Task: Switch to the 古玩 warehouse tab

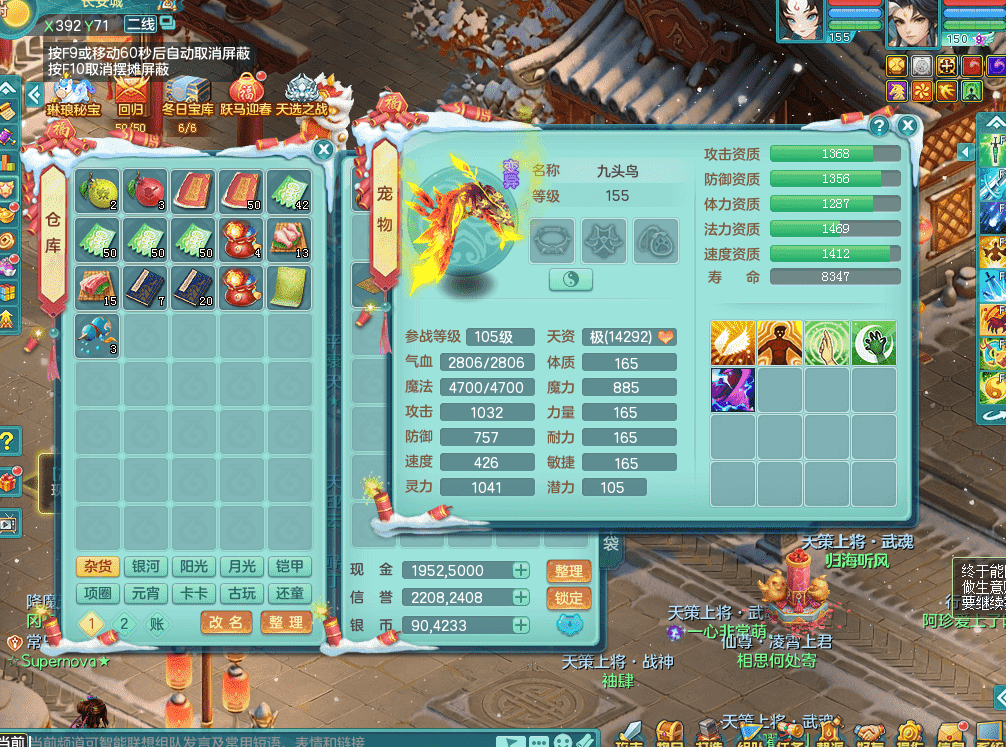Action: 240,593
